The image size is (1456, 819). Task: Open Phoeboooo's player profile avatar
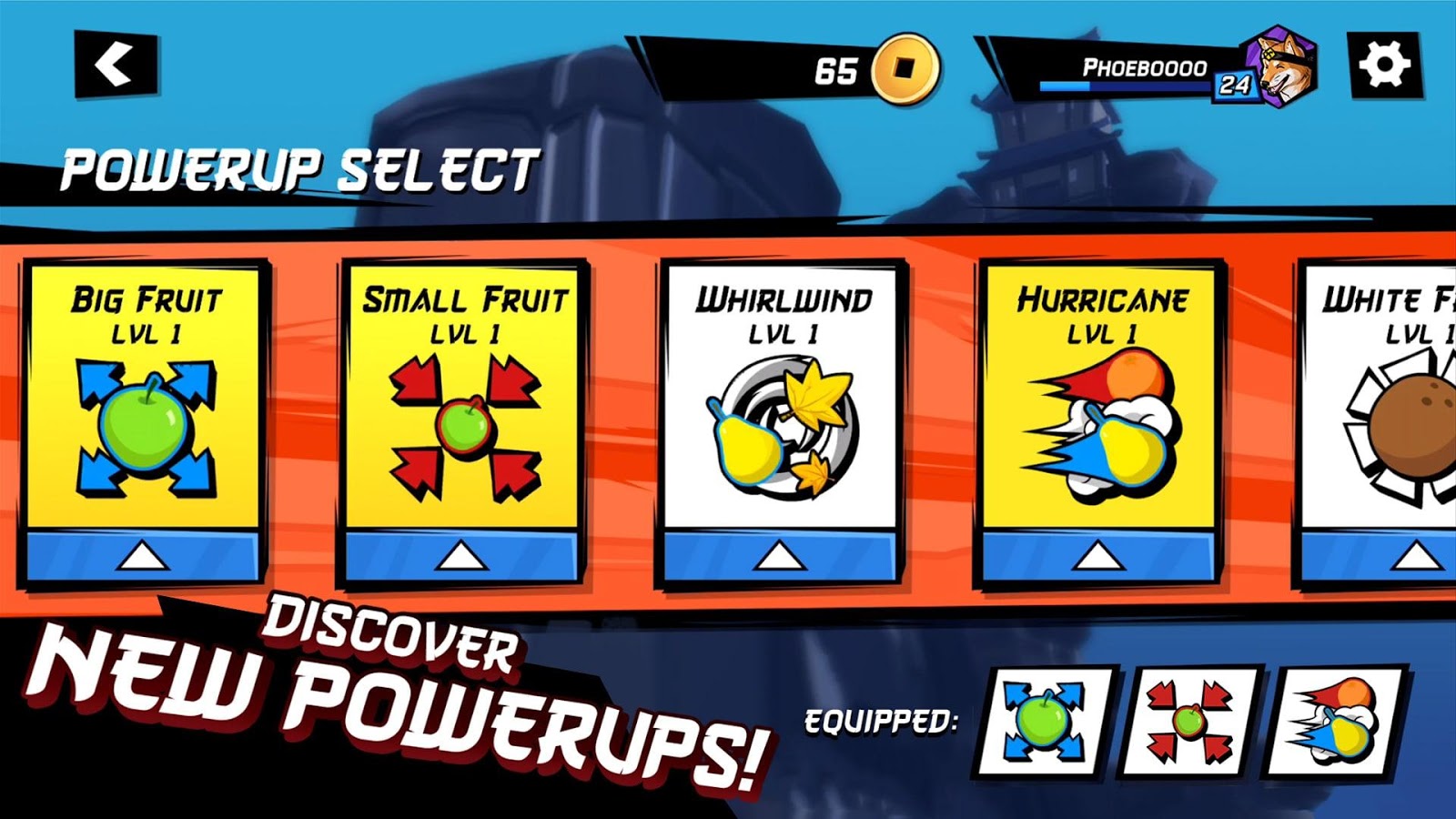point(1279,68)
